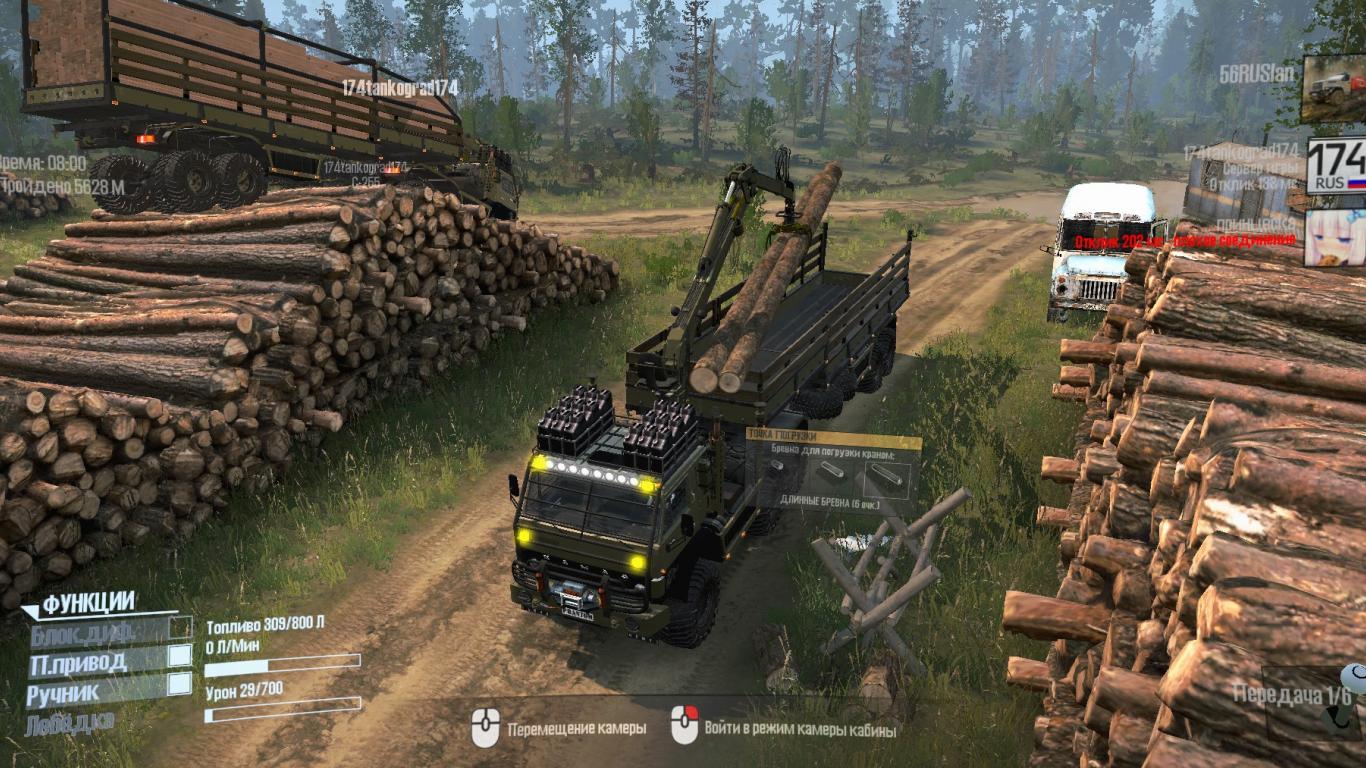Toggle the Блок.диф. differential lock checkbox
This screenshot has height=768, width=1366.
point(180,627)
